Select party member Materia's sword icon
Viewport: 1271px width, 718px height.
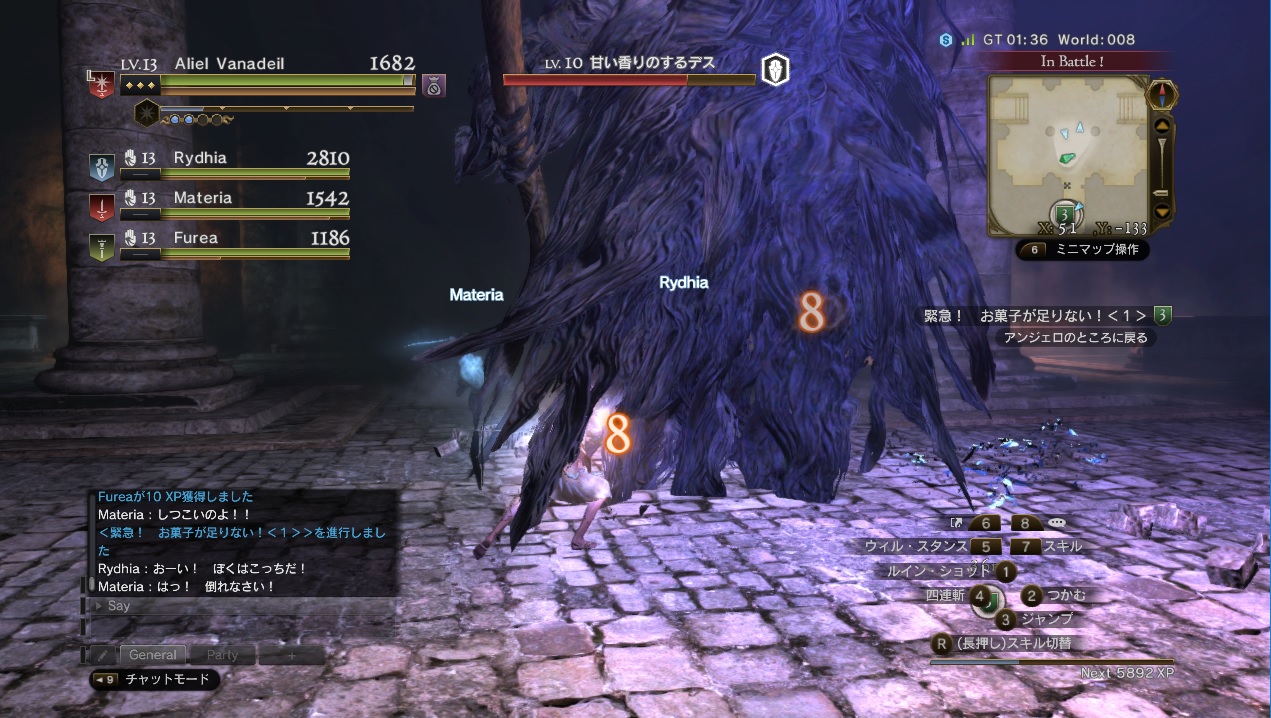tap(102, 207)
